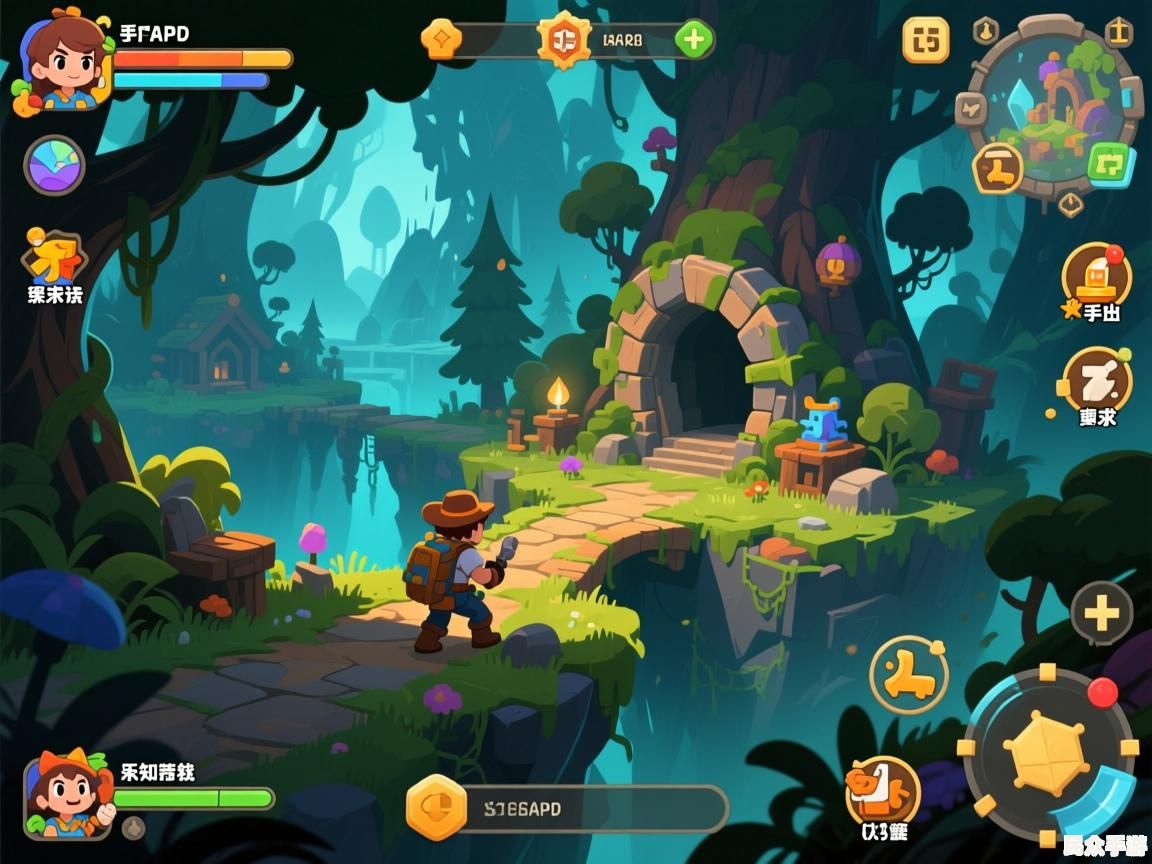Tap the orange diamond icon on the top bar
This screenshot has width=1152, height=864.
[441, 40]
